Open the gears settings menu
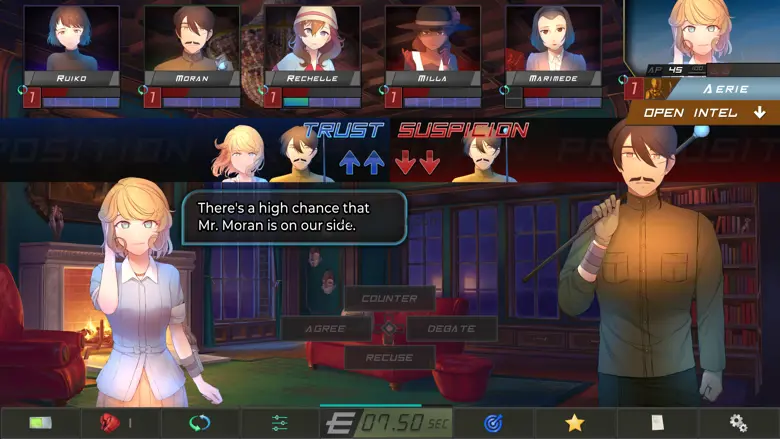This screenshot has height=439, width=780. pos(738,423)
